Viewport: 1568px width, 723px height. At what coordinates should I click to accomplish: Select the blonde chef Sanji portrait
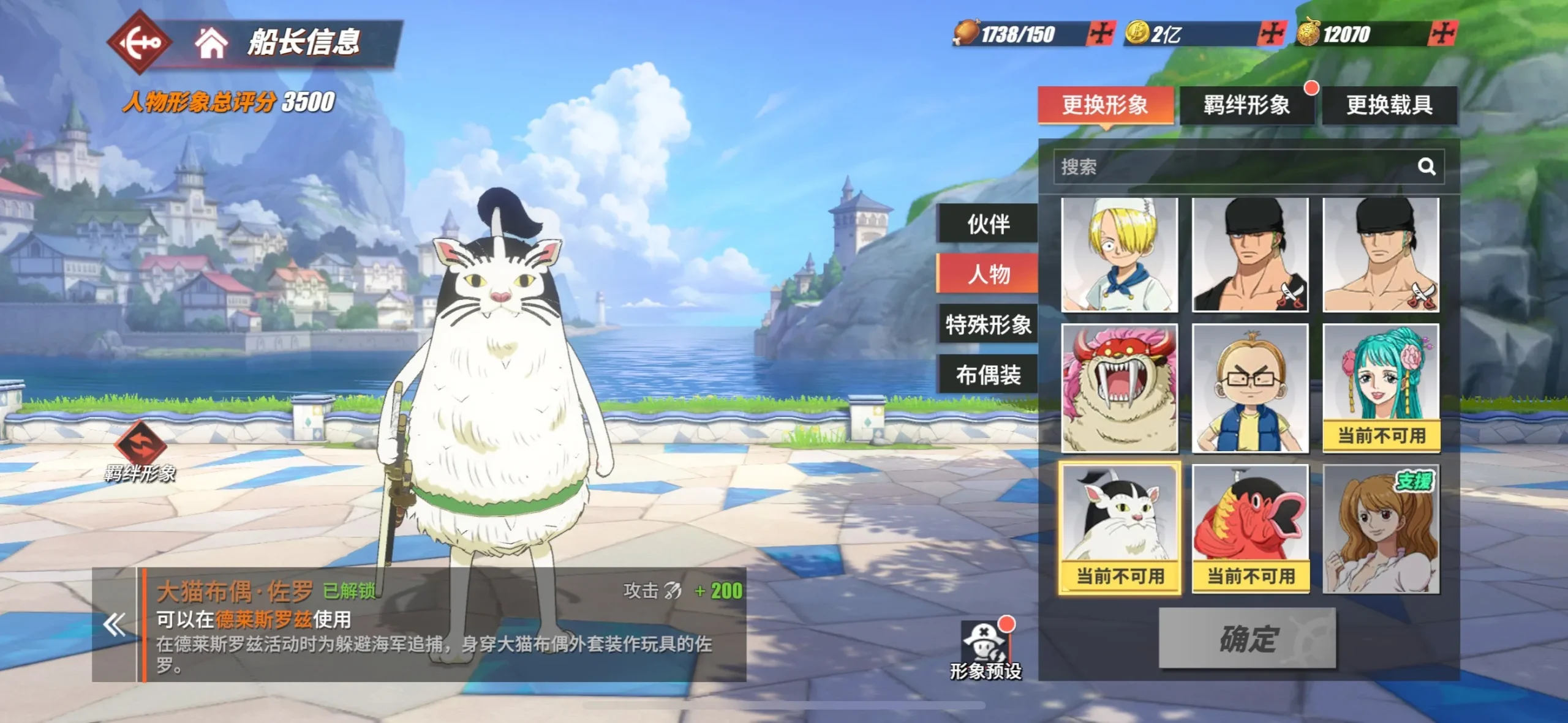click(x=1119, y=255)
